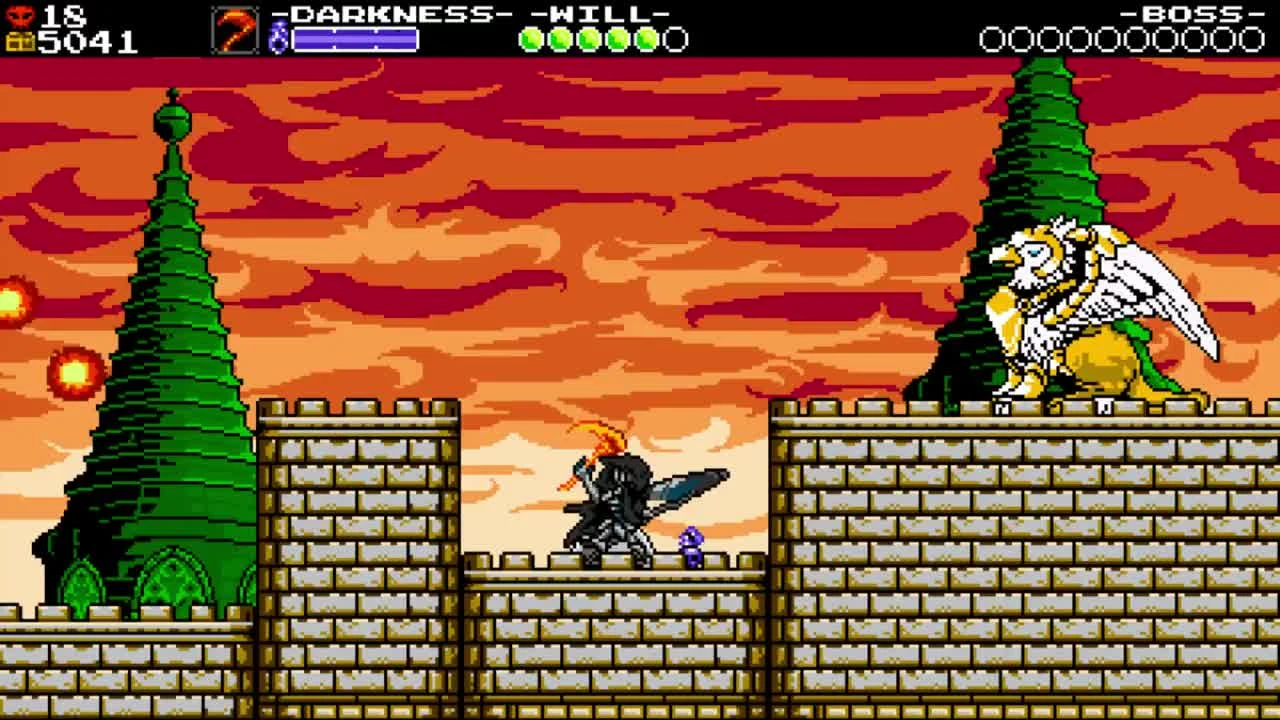Select the -WILL- label text
Image resolution: width=1280 pixels, height=720 pixels.
[601, 14]
